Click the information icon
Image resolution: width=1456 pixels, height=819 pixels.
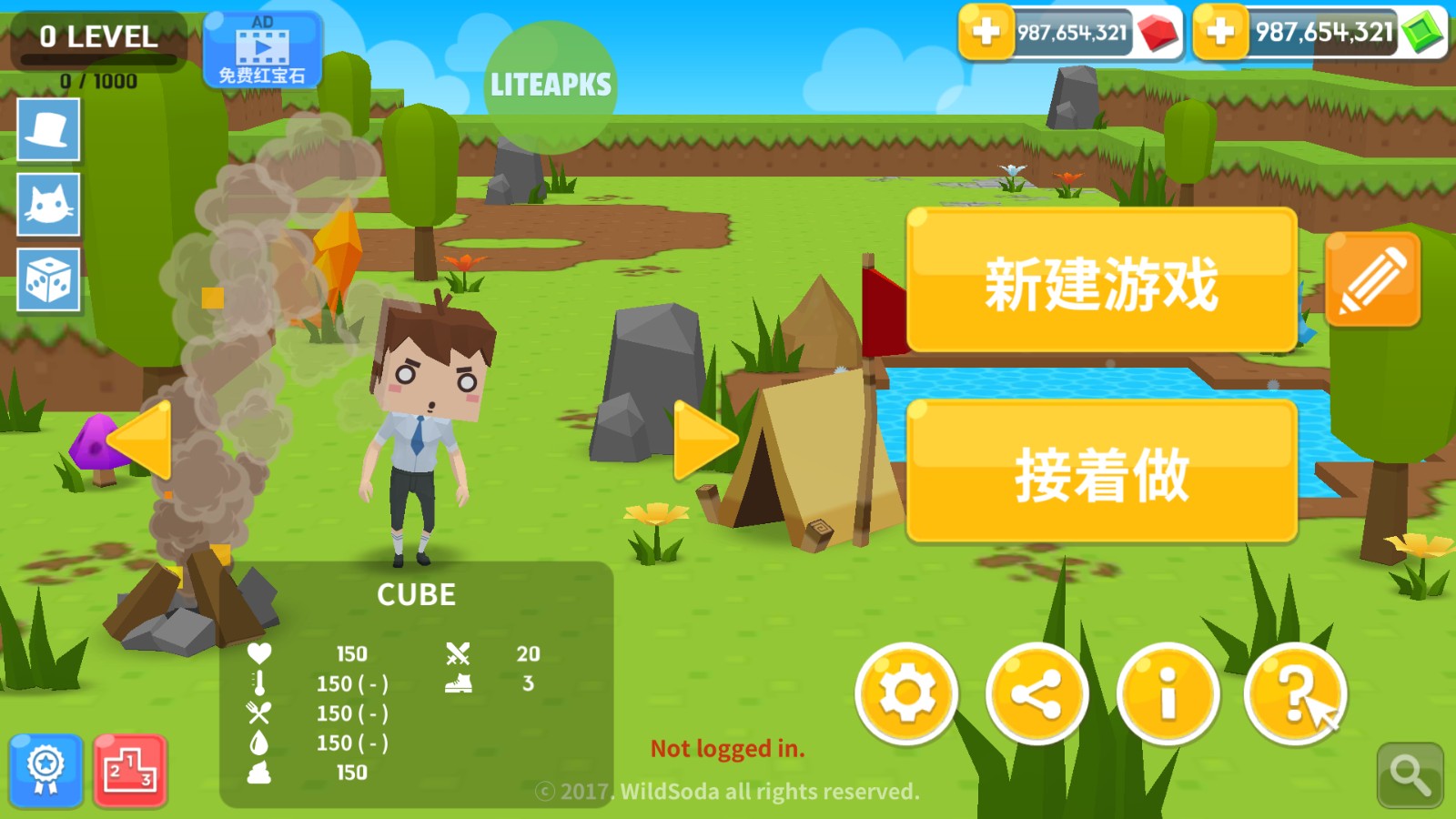(x=1168, y=694)
